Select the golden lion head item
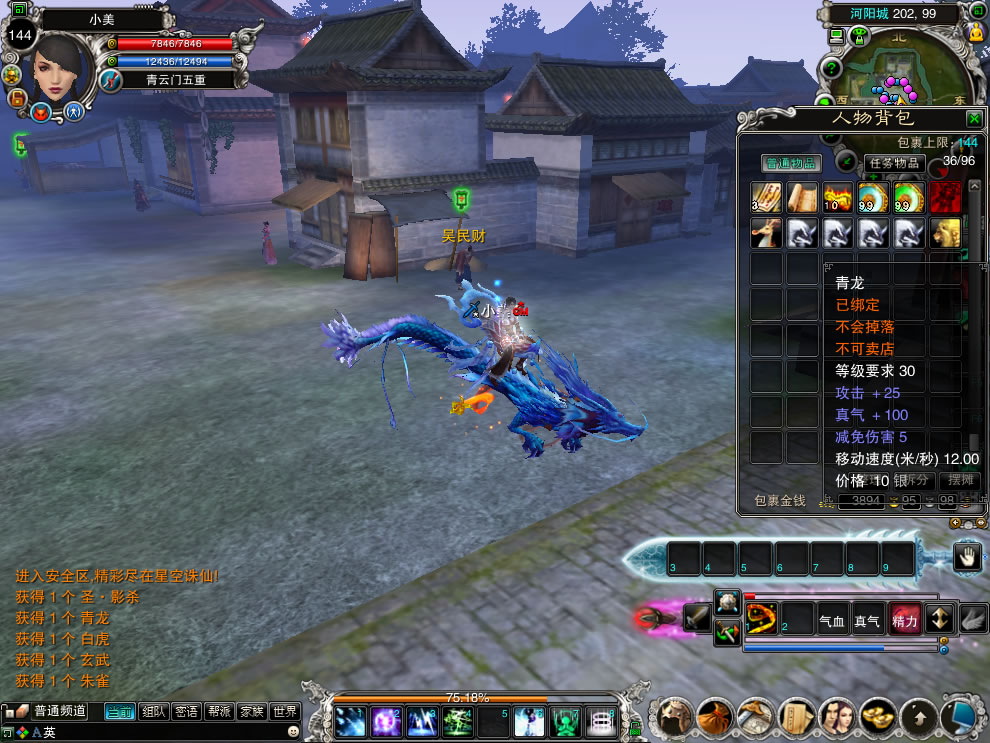 pos(945,233)
